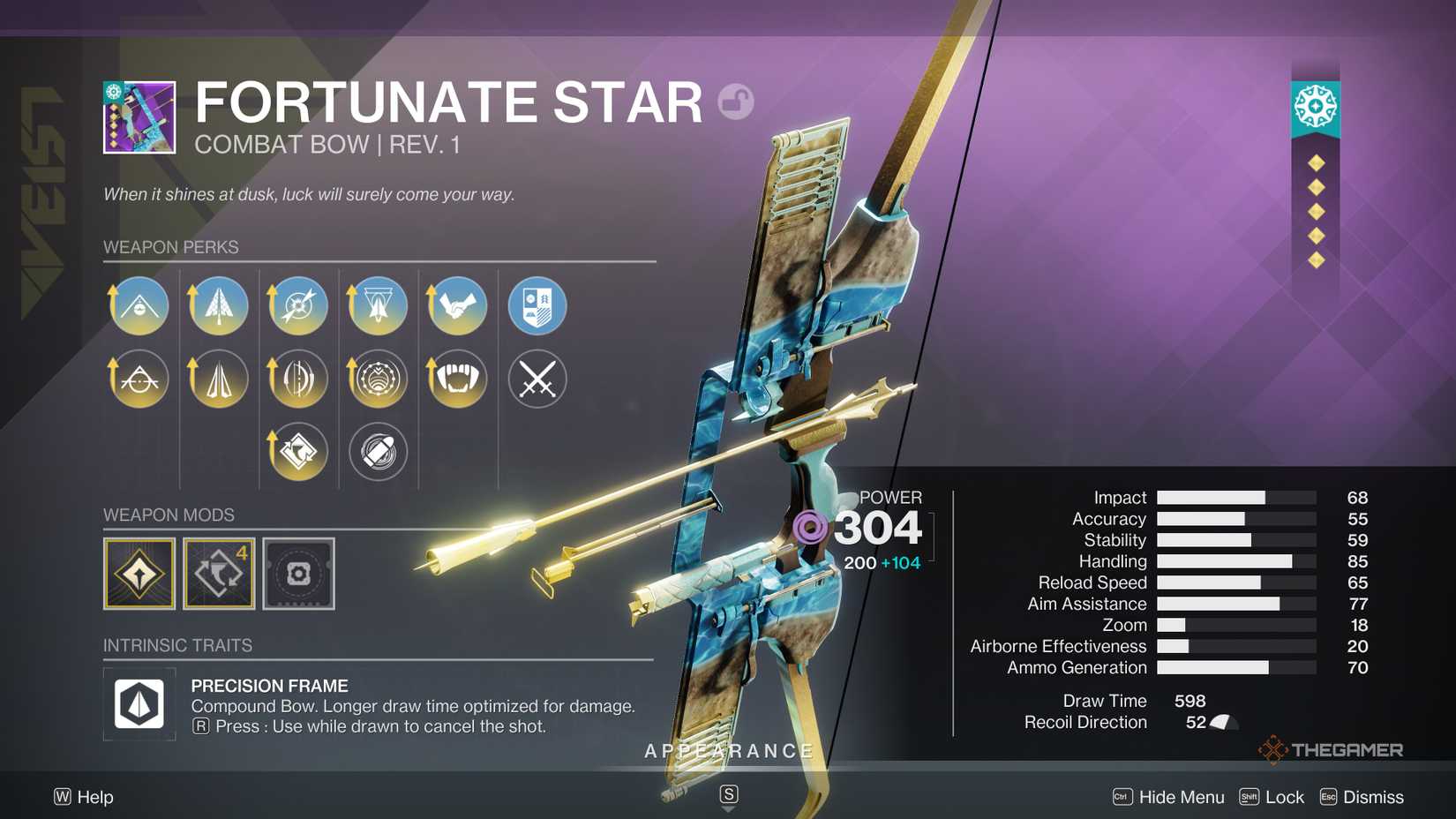Select the inverted triangle string perk
1456x819 pixels.
pos(378,305)
